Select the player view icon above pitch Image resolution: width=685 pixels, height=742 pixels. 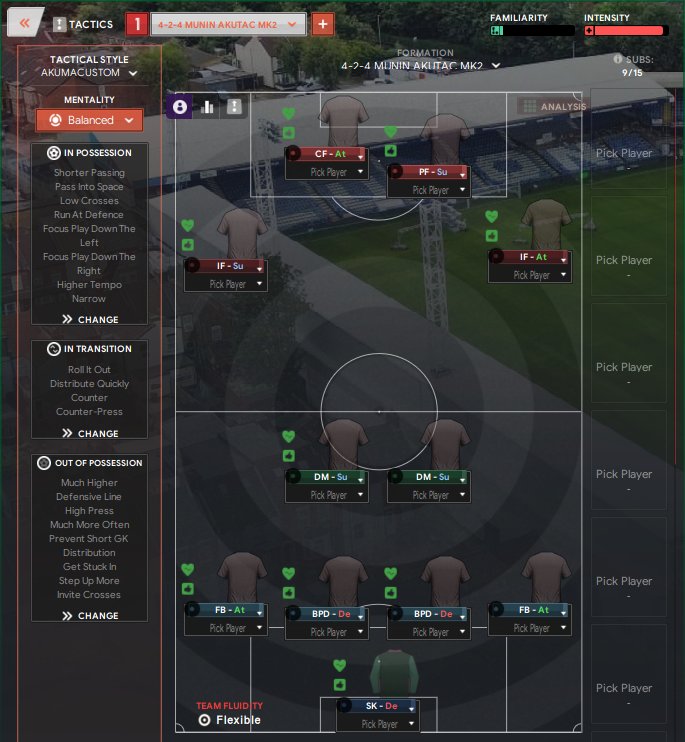[180, 107]
